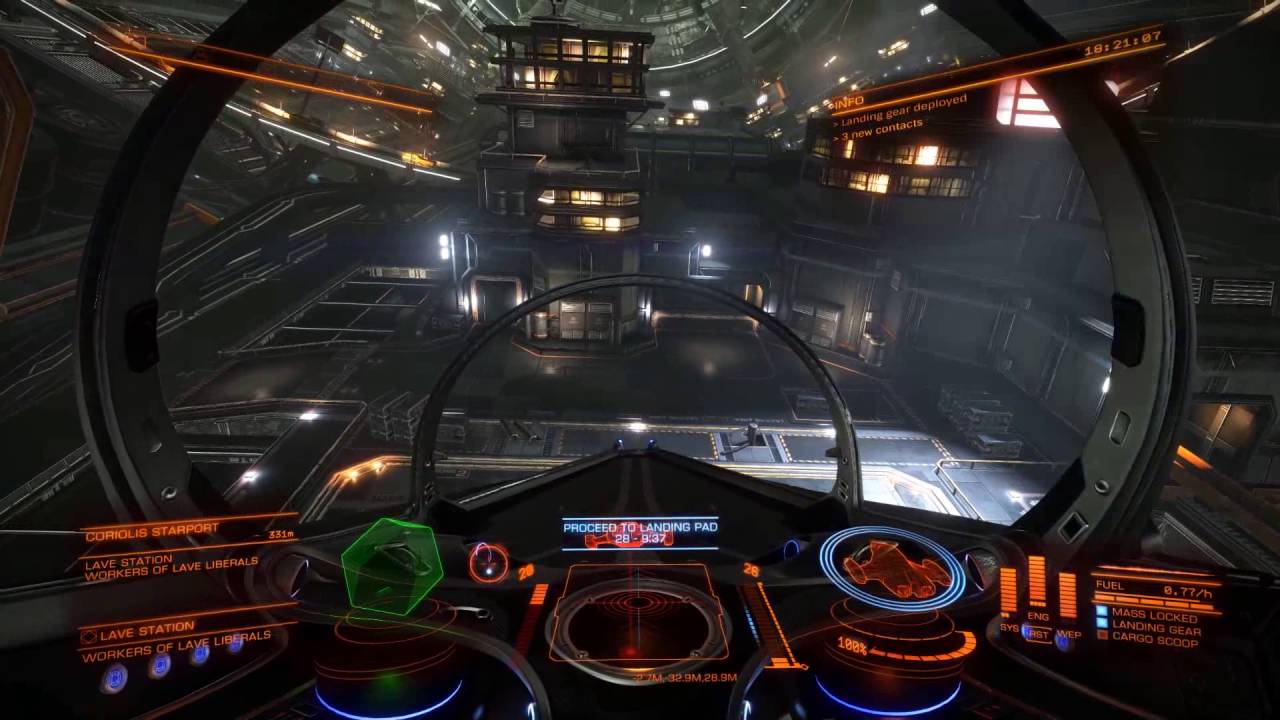Click the RST power reset label
The height and width of the screenshot is (720, 1280).
[x=1038, y=634]
